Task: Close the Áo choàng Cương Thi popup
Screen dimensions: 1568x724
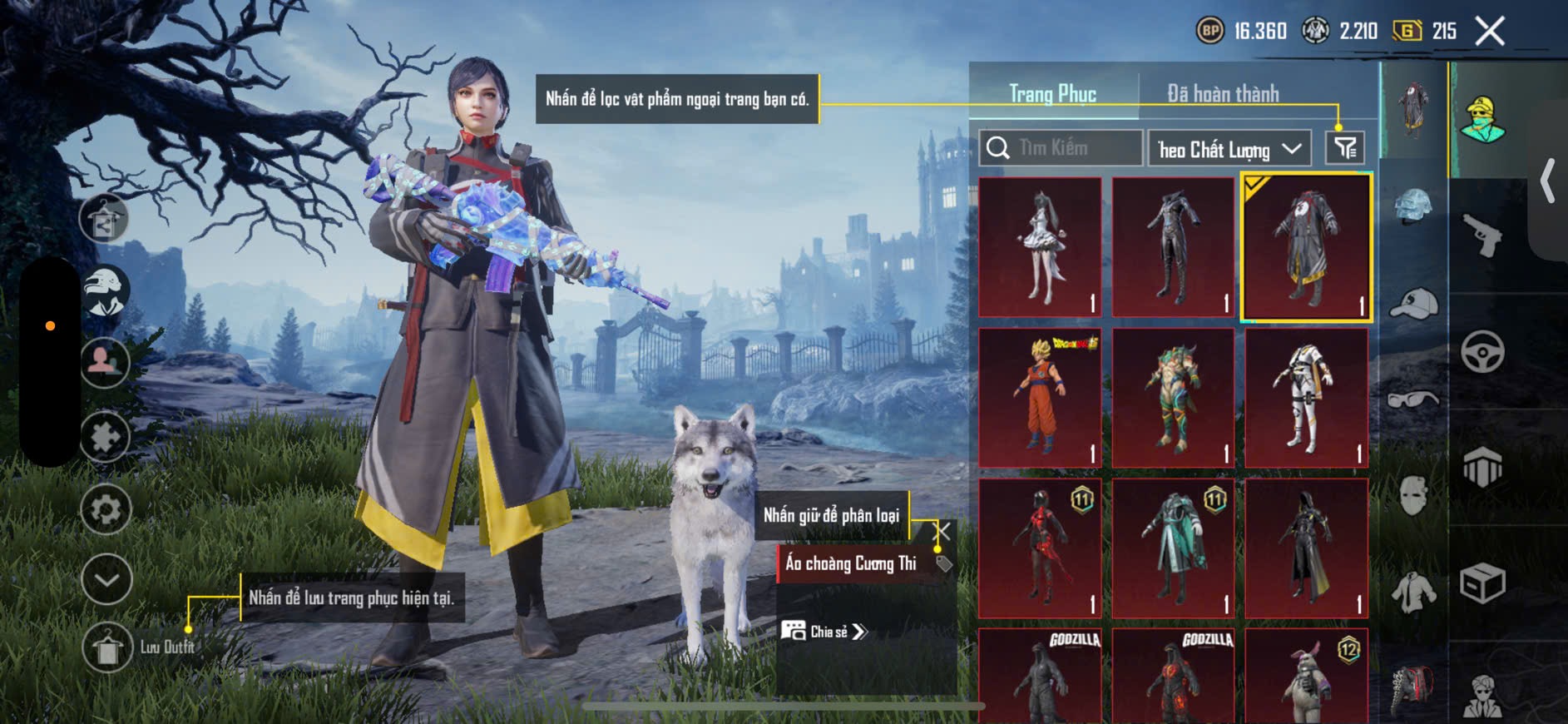Action: coord(942,531)
